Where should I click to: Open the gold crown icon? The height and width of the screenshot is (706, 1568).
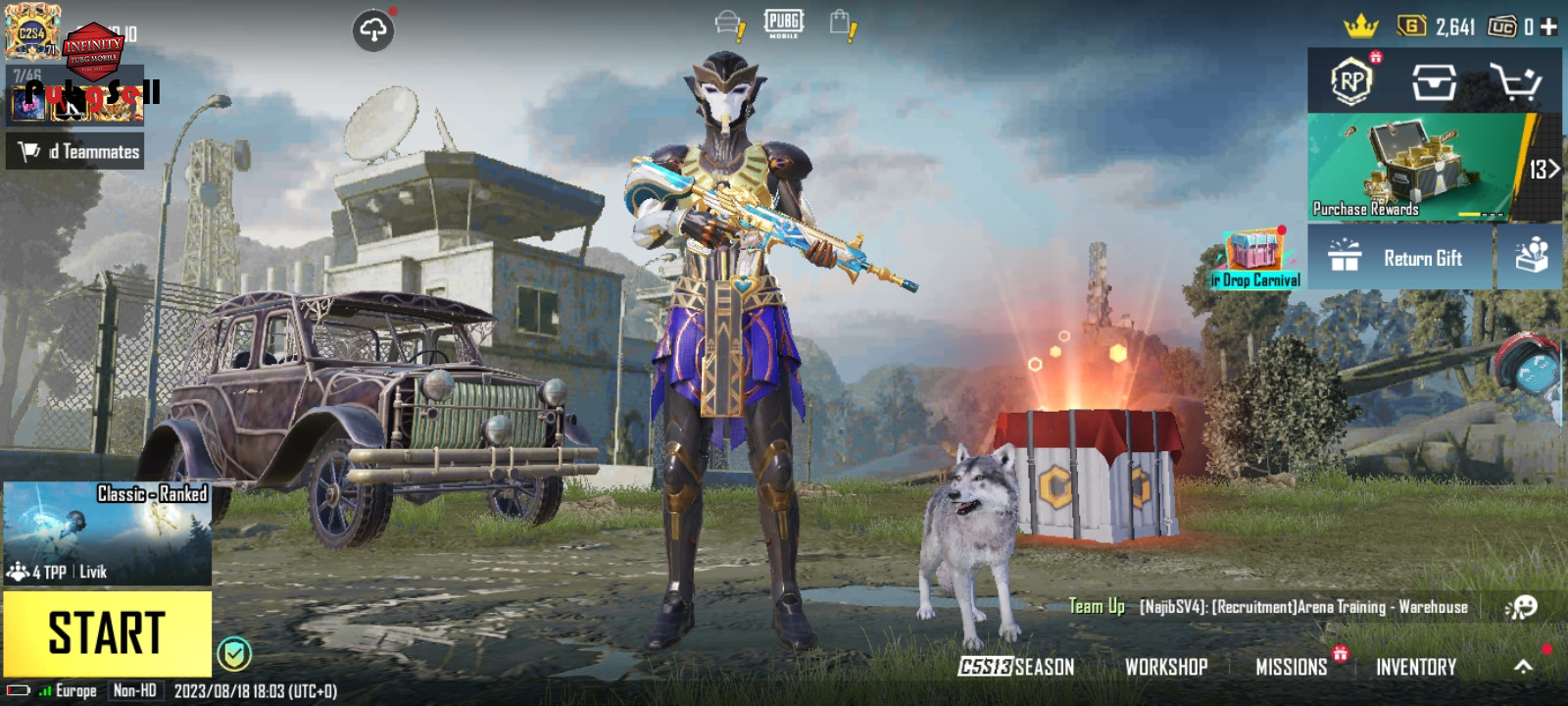1360,26
